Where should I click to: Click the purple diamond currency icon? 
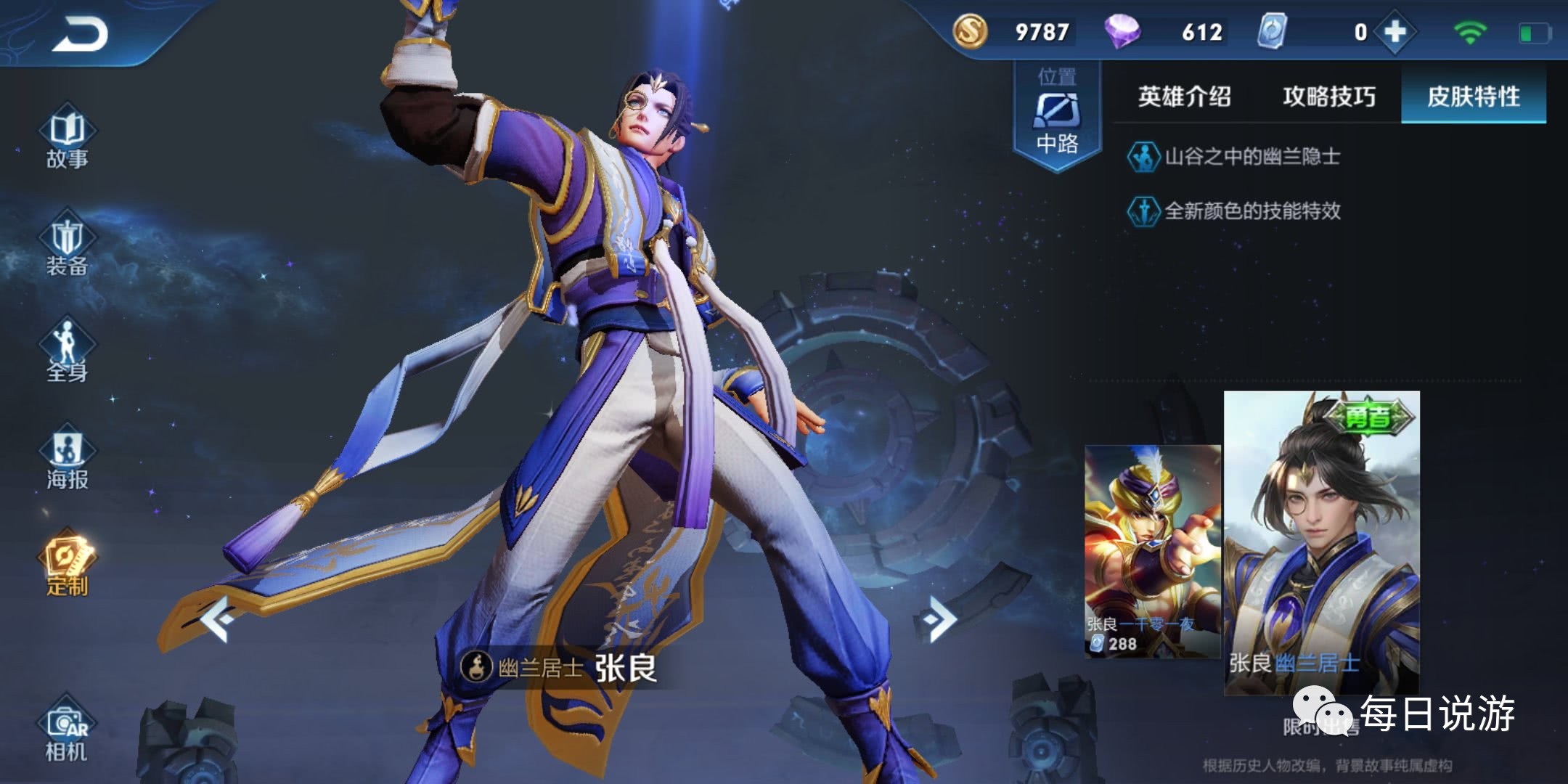tap(1122, 32)
